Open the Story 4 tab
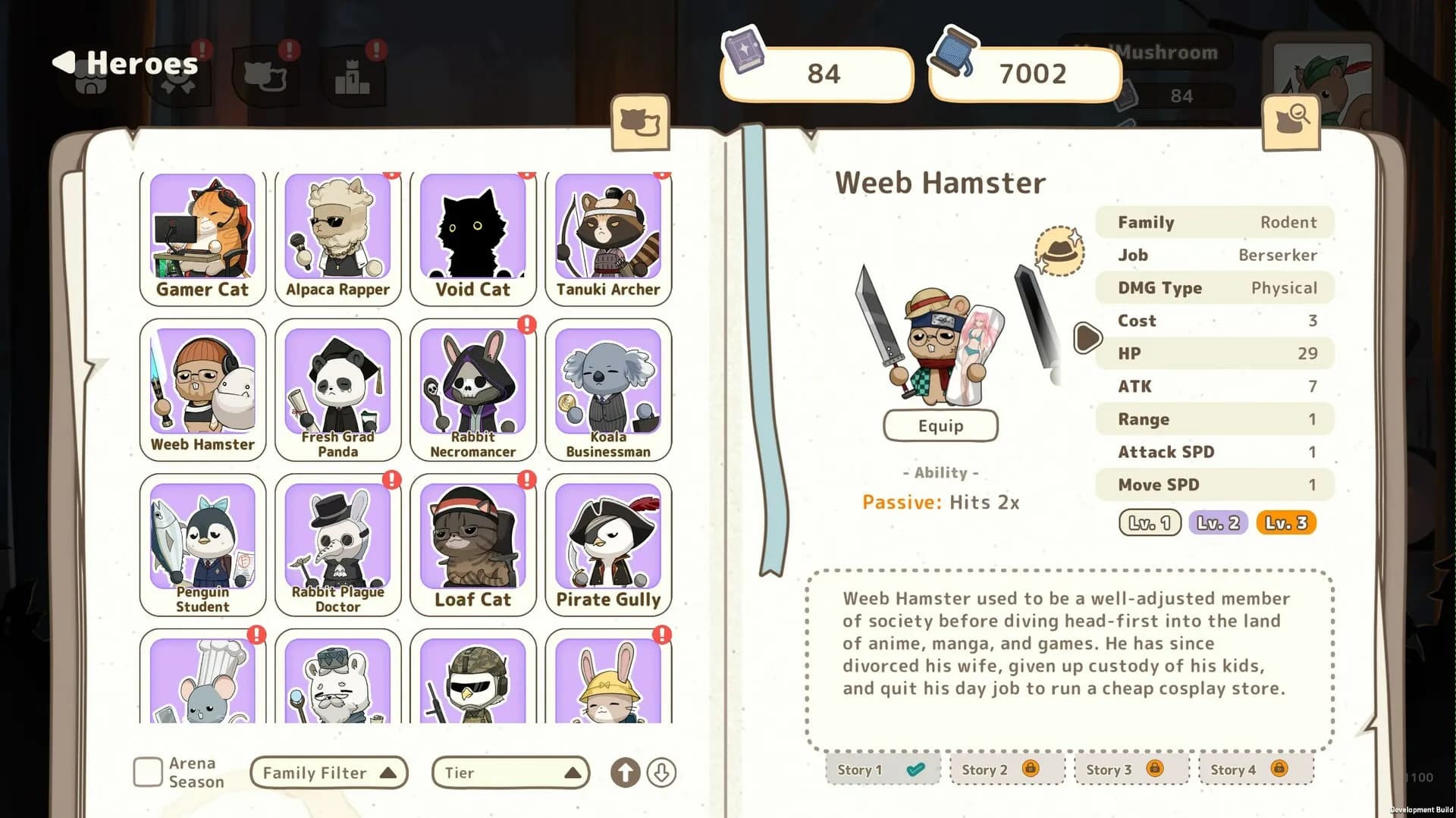 pos(1255,768)
